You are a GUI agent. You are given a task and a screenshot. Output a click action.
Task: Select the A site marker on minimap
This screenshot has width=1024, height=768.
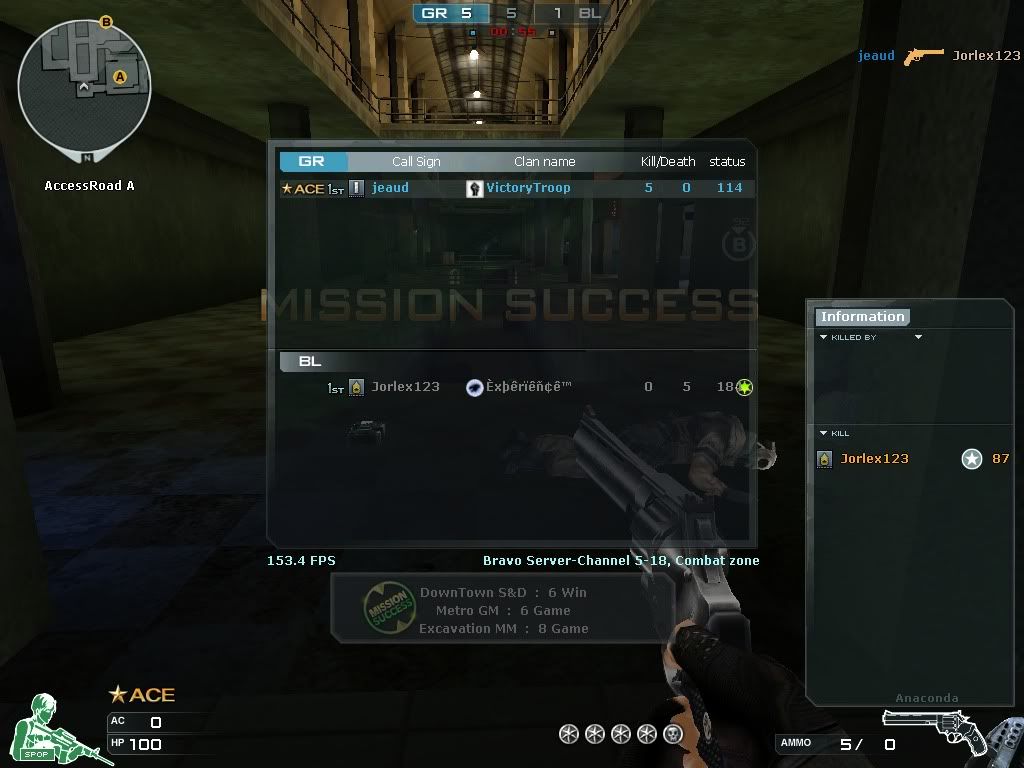pos(120,77)
